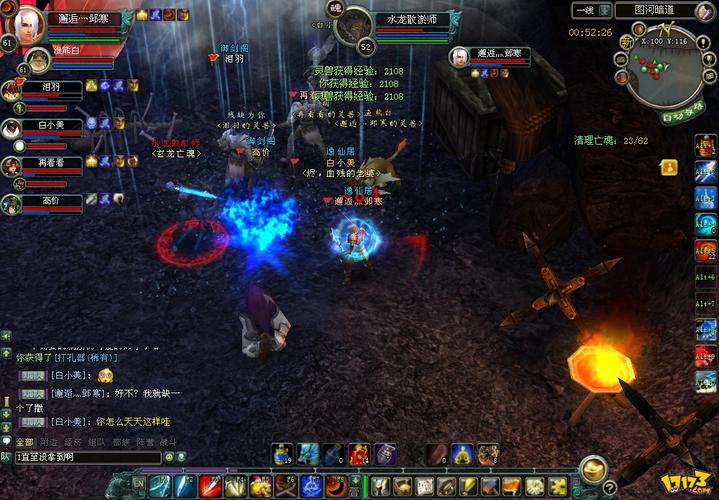Click the 水龙歌渤师 target portrait

pyautogui.click(x=352, y=27)
